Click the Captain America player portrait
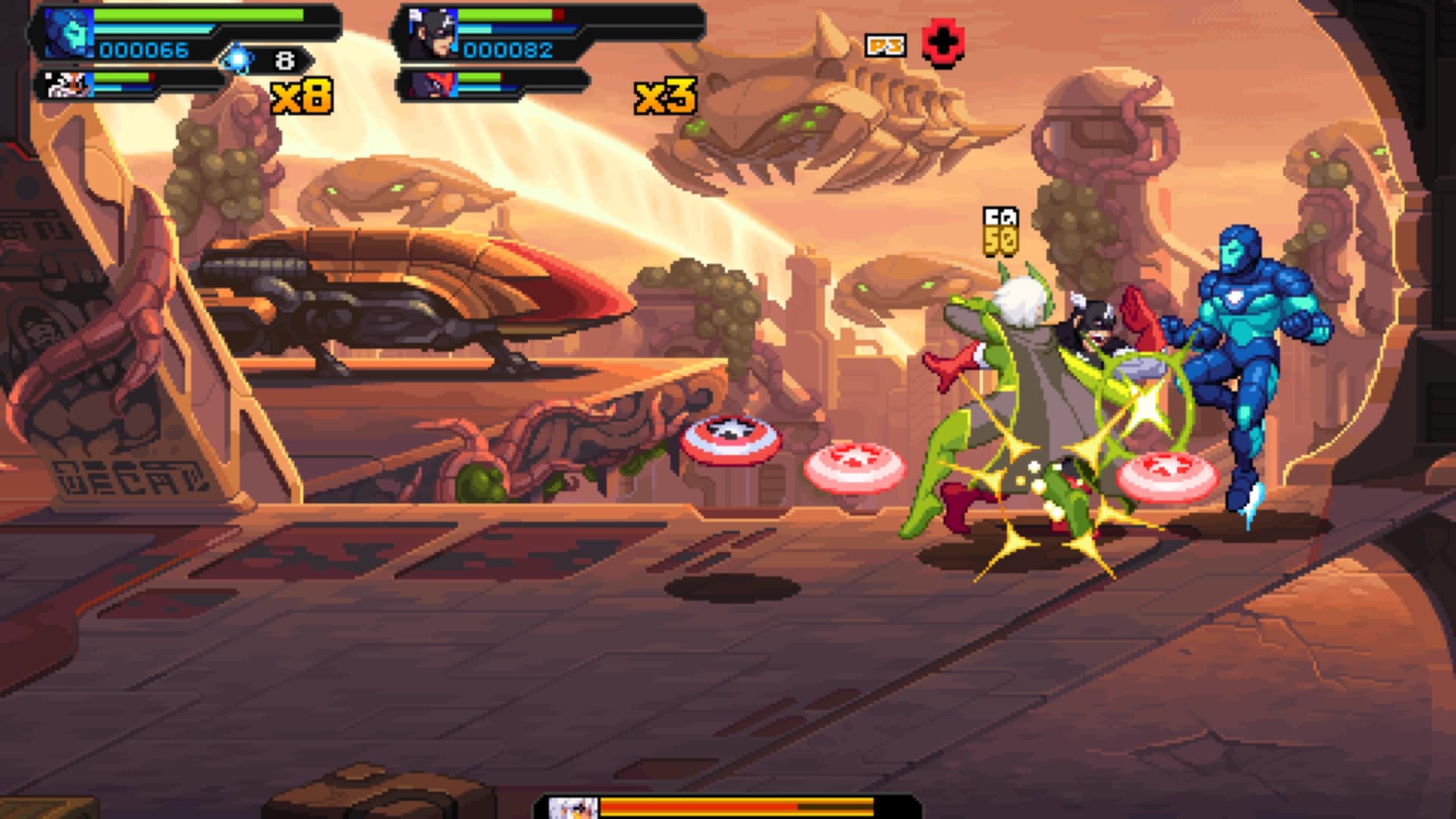 432,33
